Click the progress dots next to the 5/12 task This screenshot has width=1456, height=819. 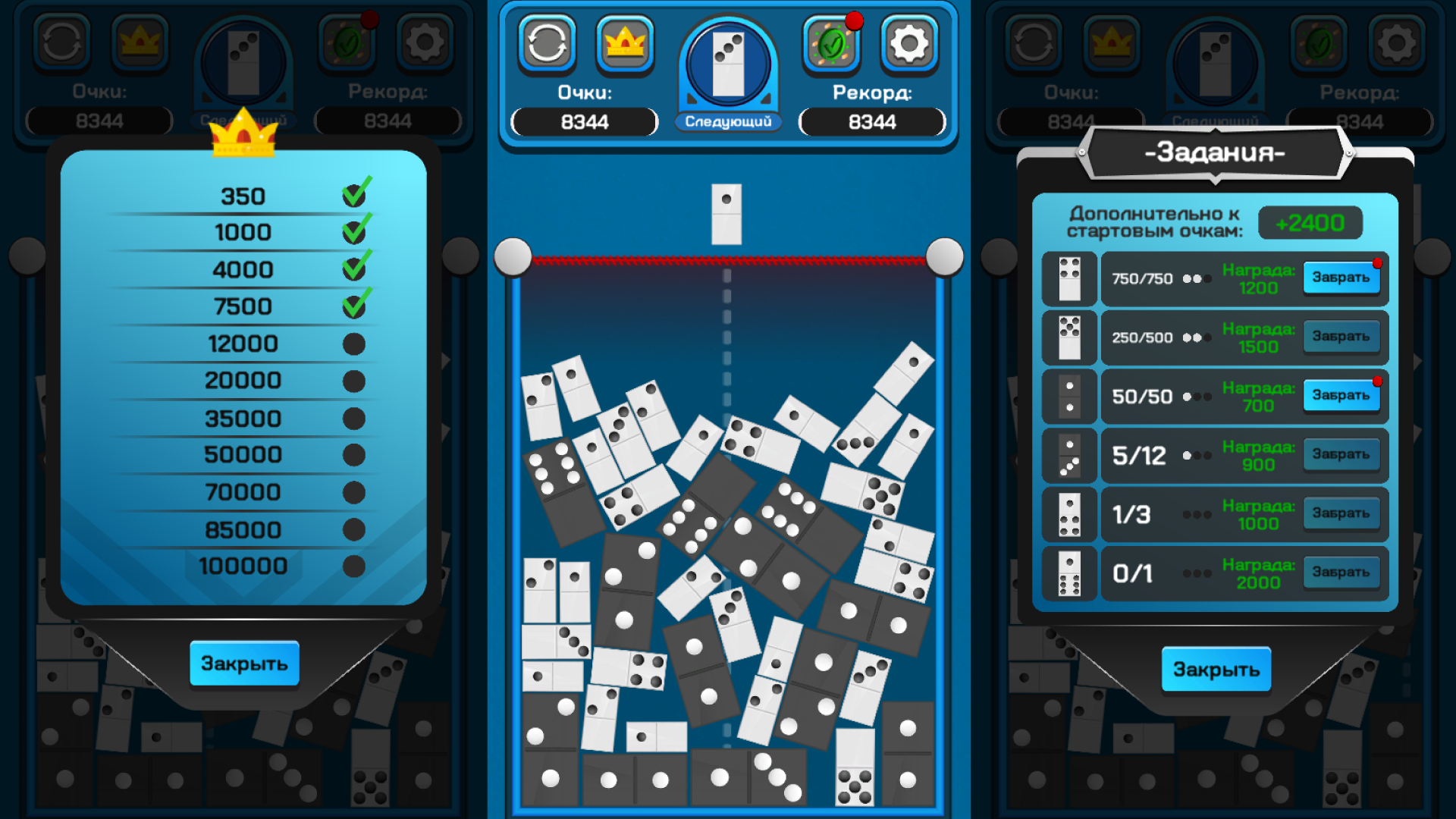[1197, 455]
